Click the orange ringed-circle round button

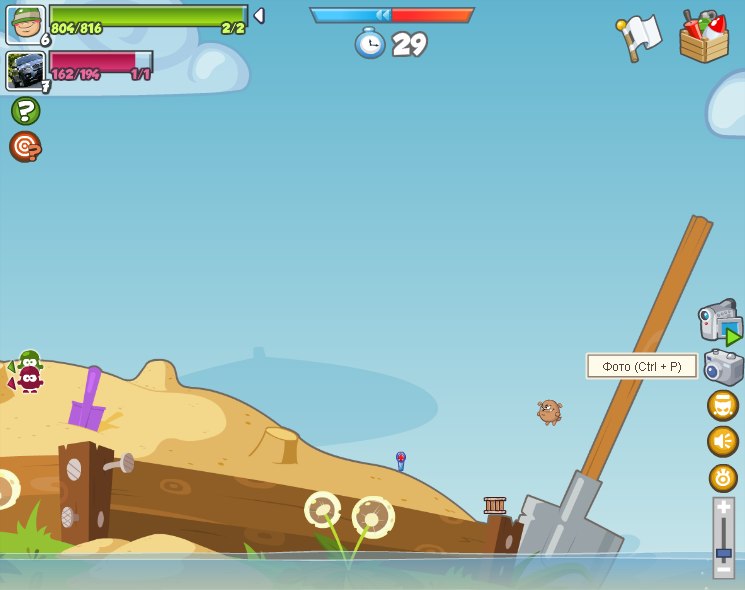tap(723, 477)
